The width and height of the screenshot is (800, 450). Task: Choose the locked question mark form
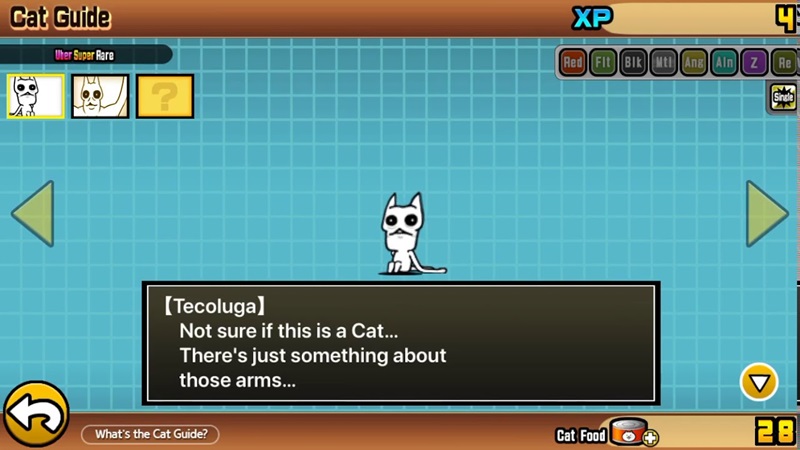coord(165,96)
